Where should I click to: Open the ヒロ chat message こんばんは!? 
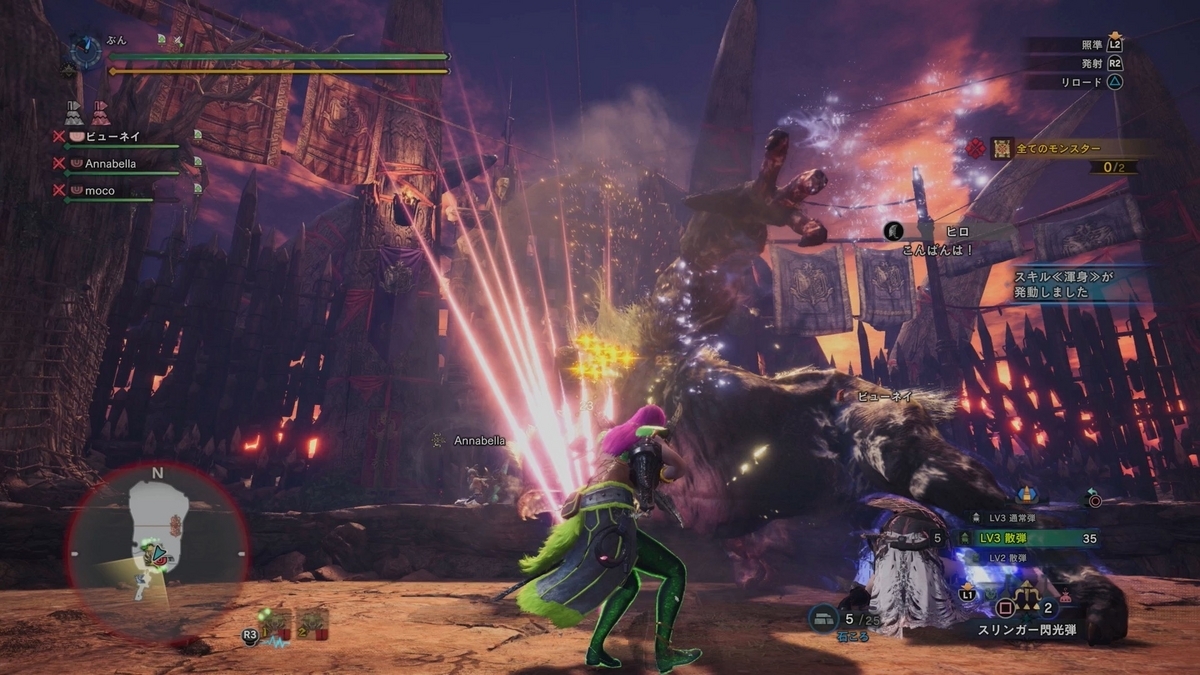click(x=950, y=240)
